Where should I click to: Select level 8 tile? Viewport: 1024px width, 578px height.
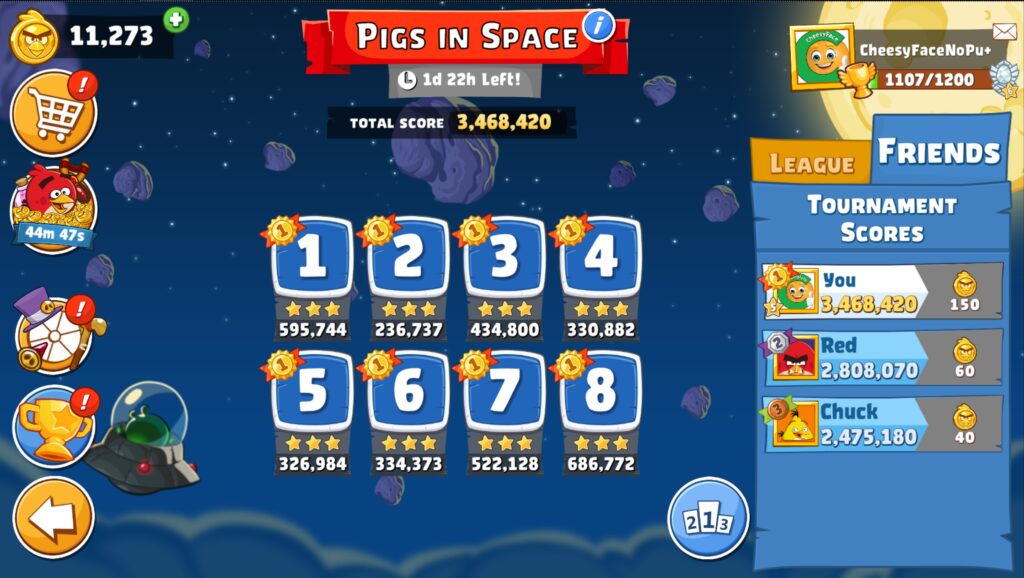tap(600, 393)
